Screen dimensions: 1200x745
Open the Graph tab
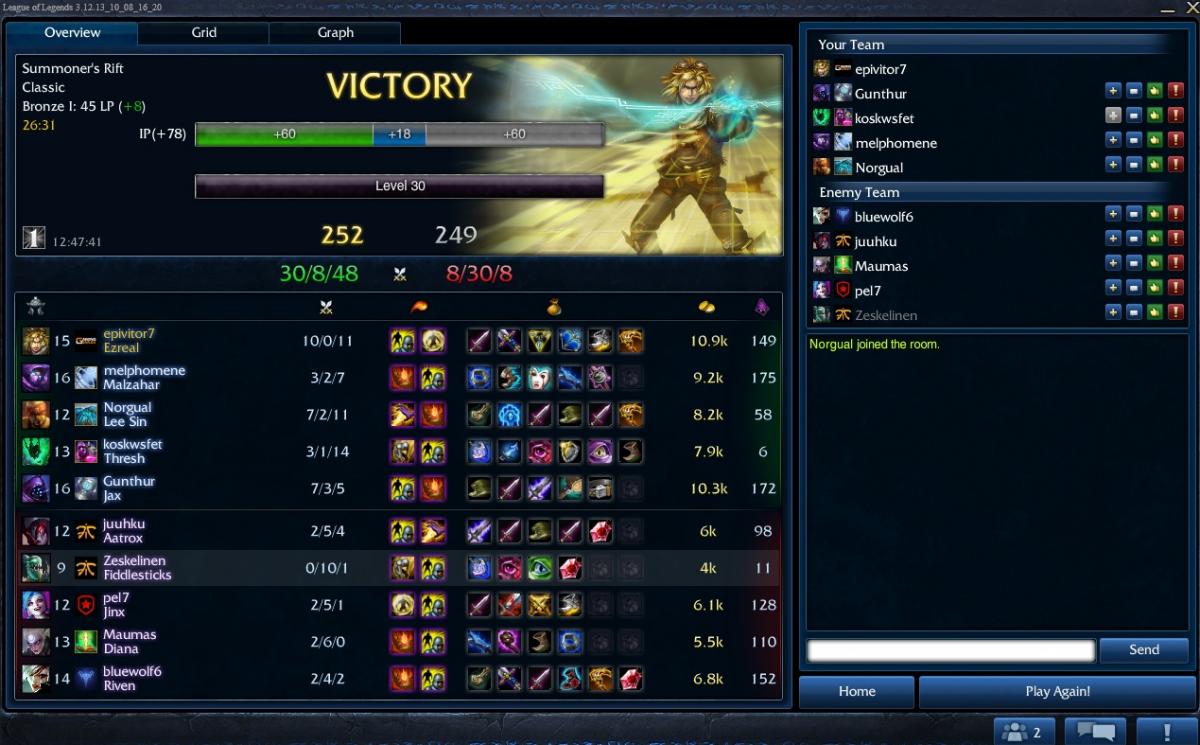pyautogui.click(x=335, y=33)
